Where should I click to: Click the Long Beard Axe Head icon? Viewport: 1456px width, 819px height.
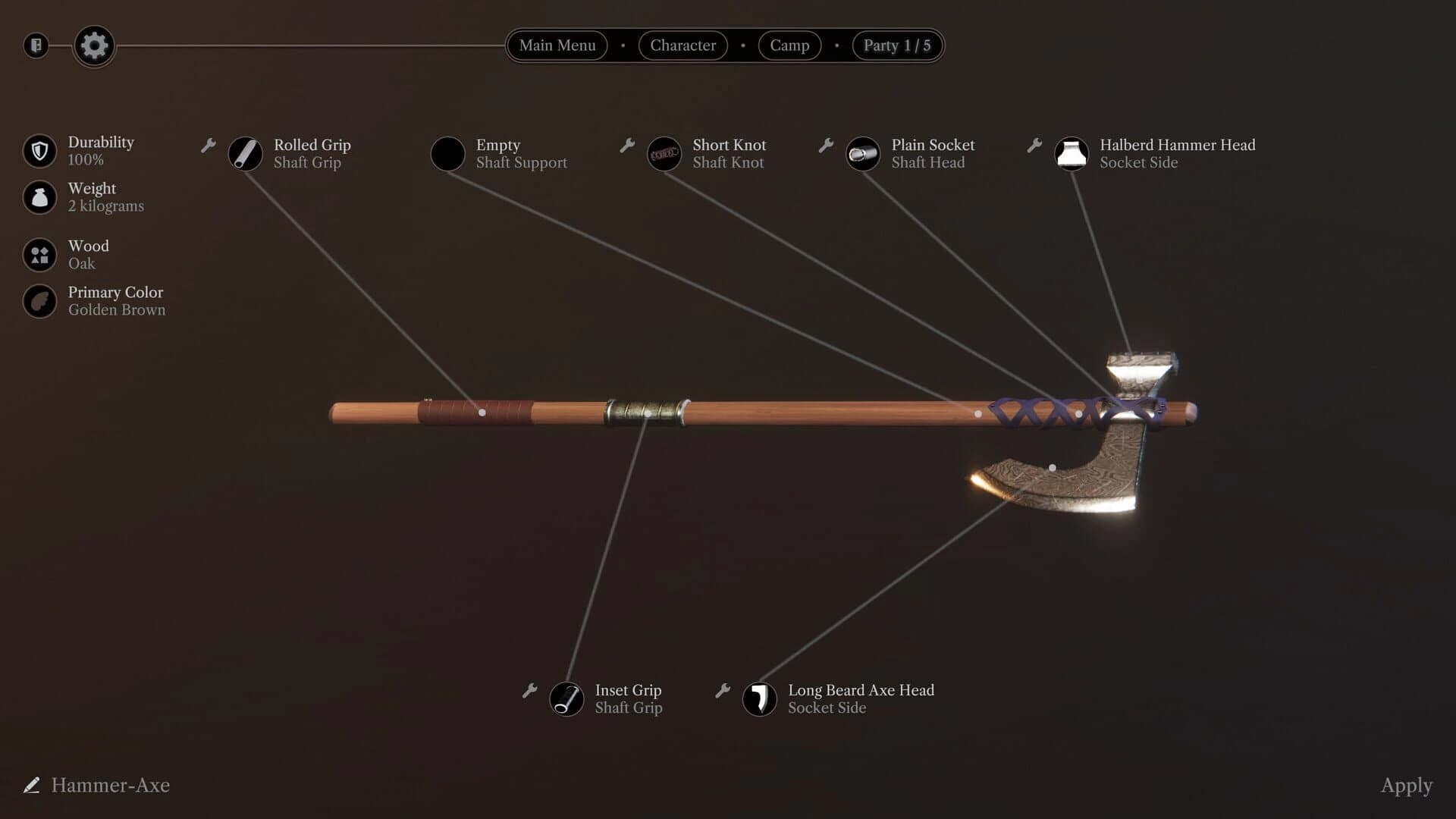[760, 699]
